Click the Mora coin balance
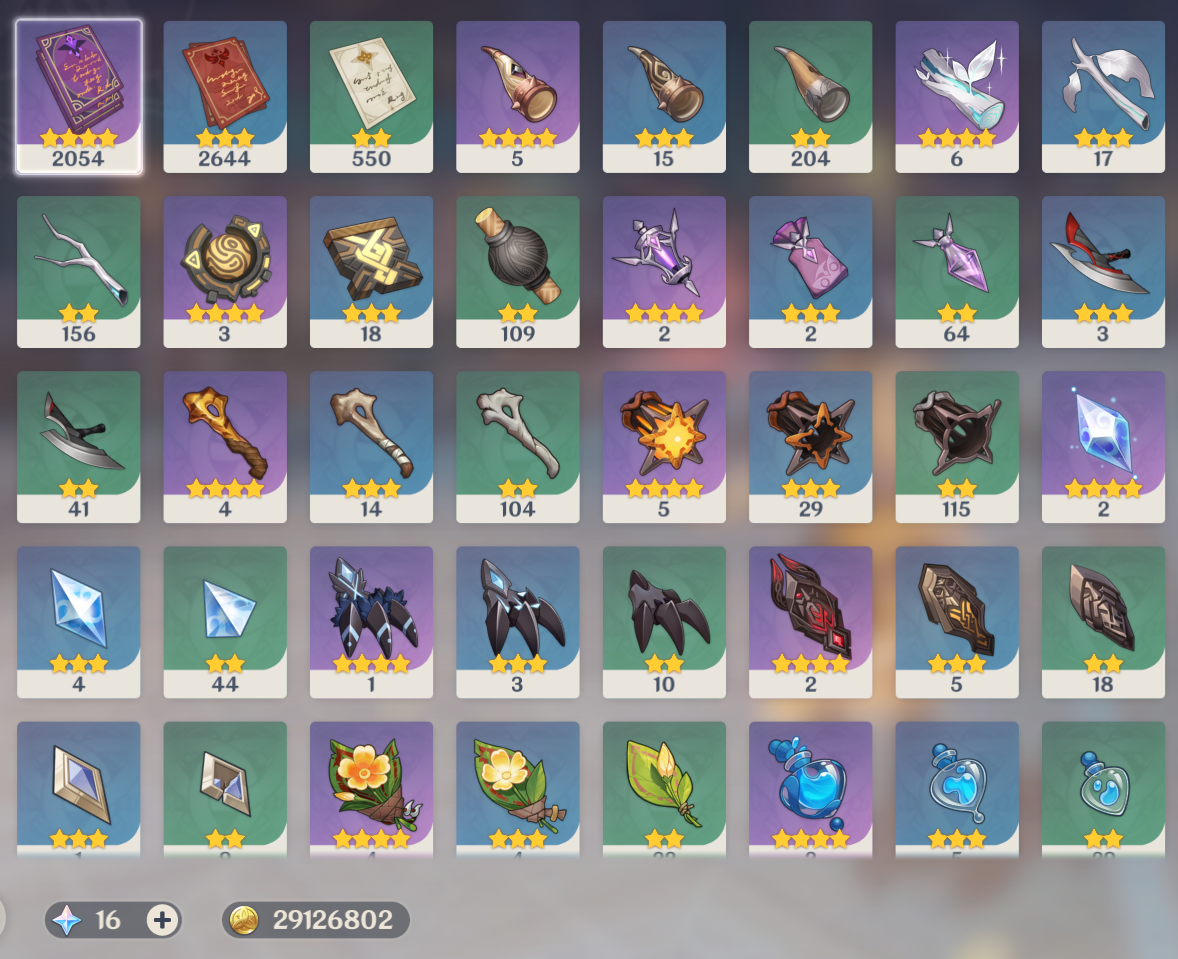Viewport: 1178px width, 959px height. point(316,920)
